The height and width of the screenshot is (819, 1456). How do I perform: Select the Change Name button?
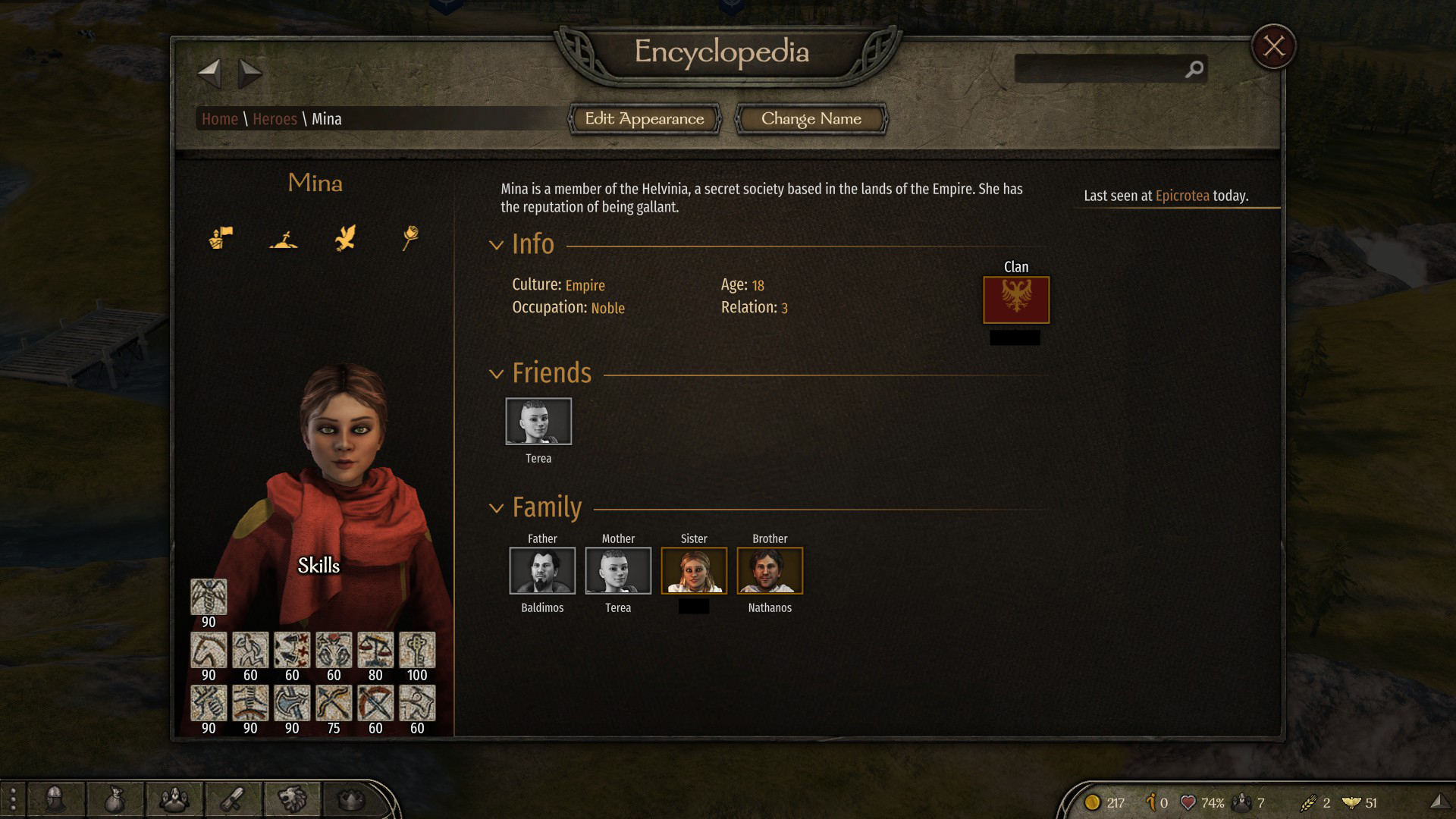pos(811,119)
